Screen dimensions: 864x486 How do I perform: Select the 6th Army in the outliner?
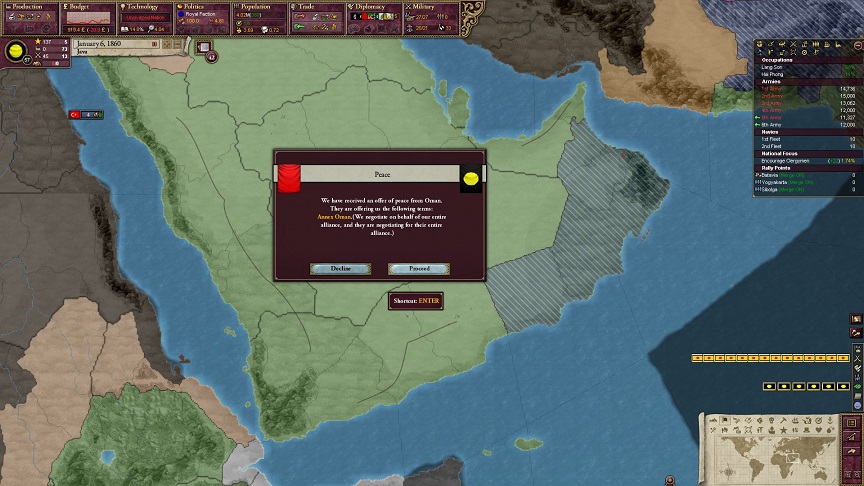[774, 124]
